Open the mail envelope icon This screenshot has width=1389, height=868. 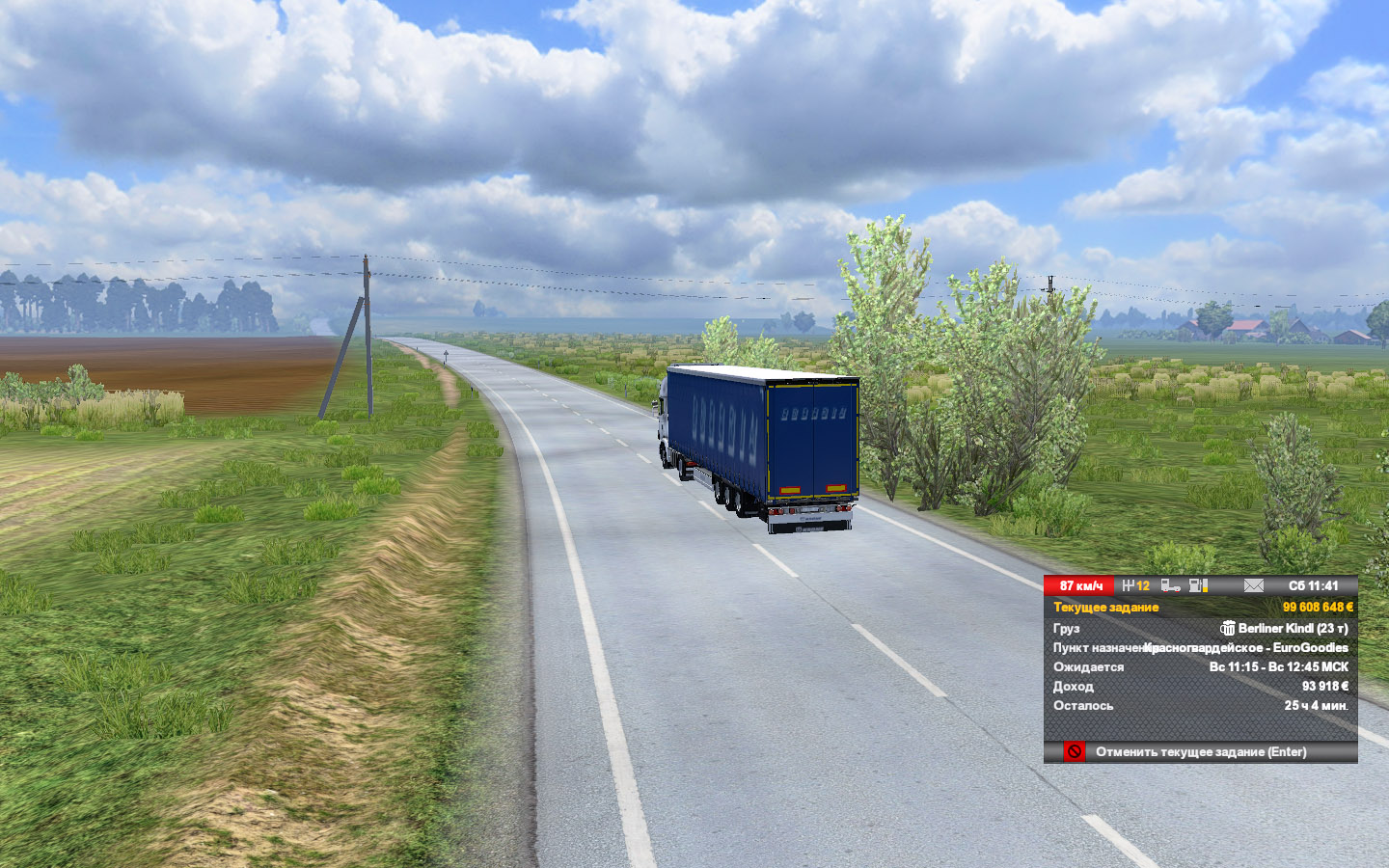coord(1253,585)
